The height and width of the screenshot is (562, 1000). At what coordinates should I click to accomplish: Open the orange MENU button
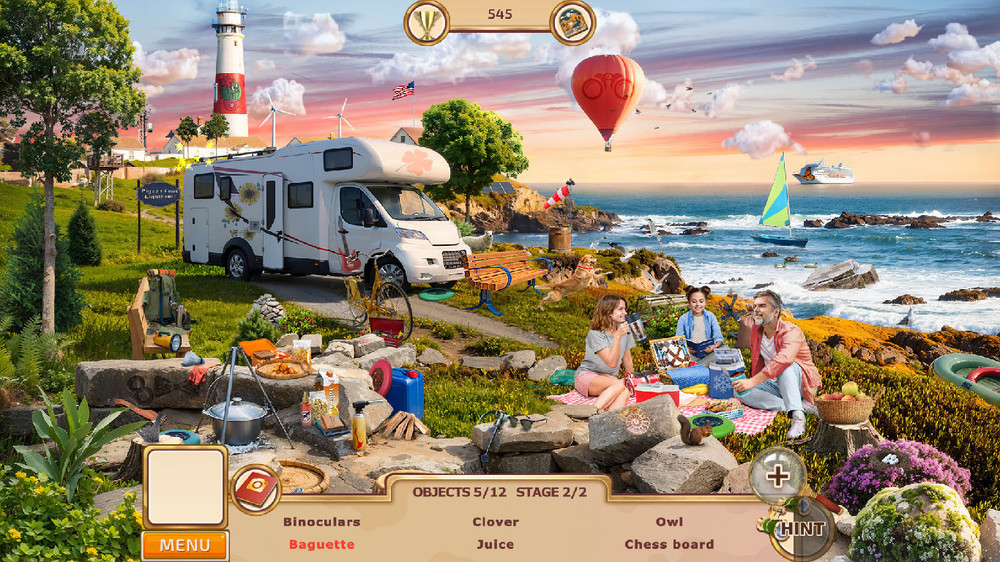point(185,545)
